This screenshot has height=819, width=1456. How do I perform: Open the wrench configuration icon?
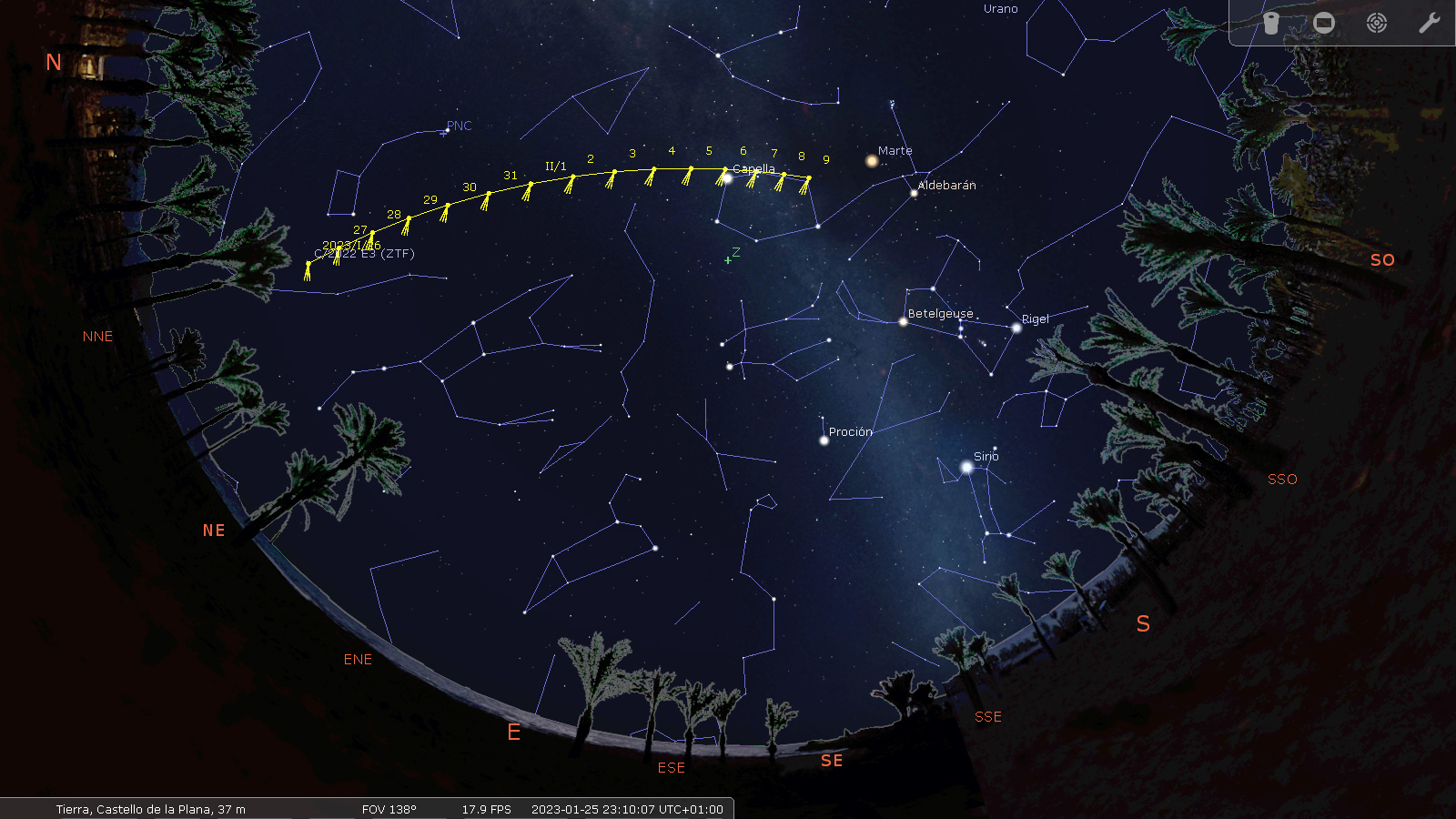point(1429,23)
